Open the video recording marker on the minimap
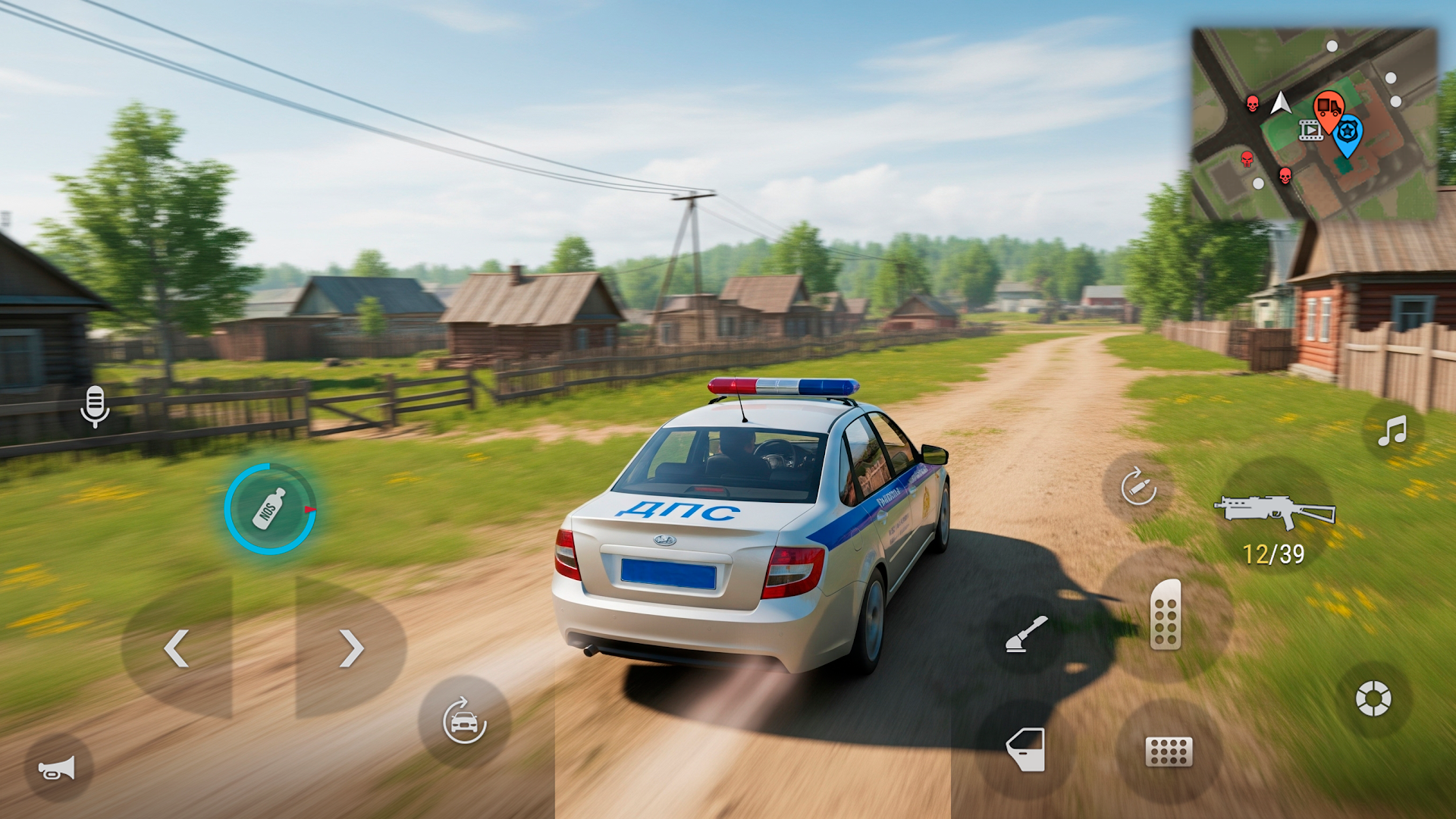Viewport: 1456px width, 819px height. click(x=1310, y=130)
